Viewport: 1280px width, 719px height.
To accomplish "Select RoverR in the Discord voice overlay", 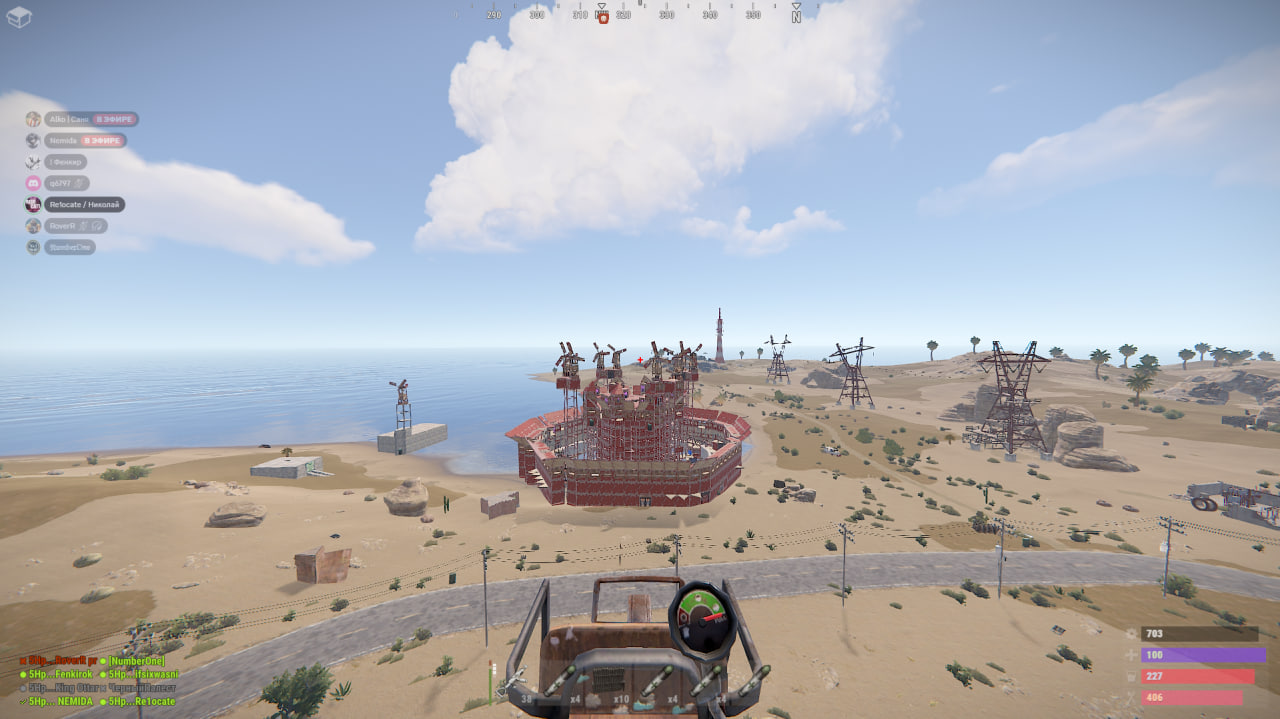I will click(62, 226).
